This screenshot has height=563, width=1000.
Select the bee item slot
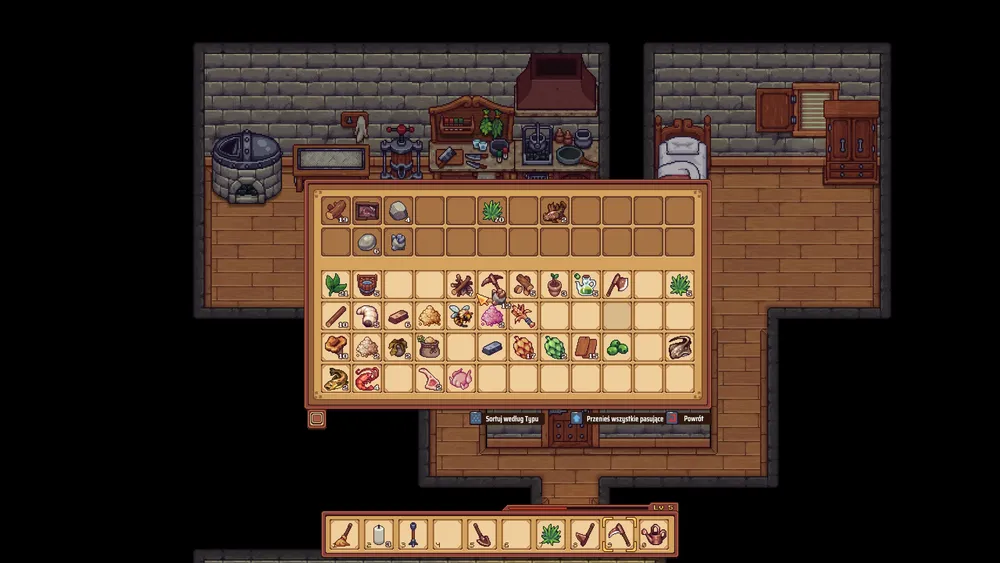(x=460, y=317)
